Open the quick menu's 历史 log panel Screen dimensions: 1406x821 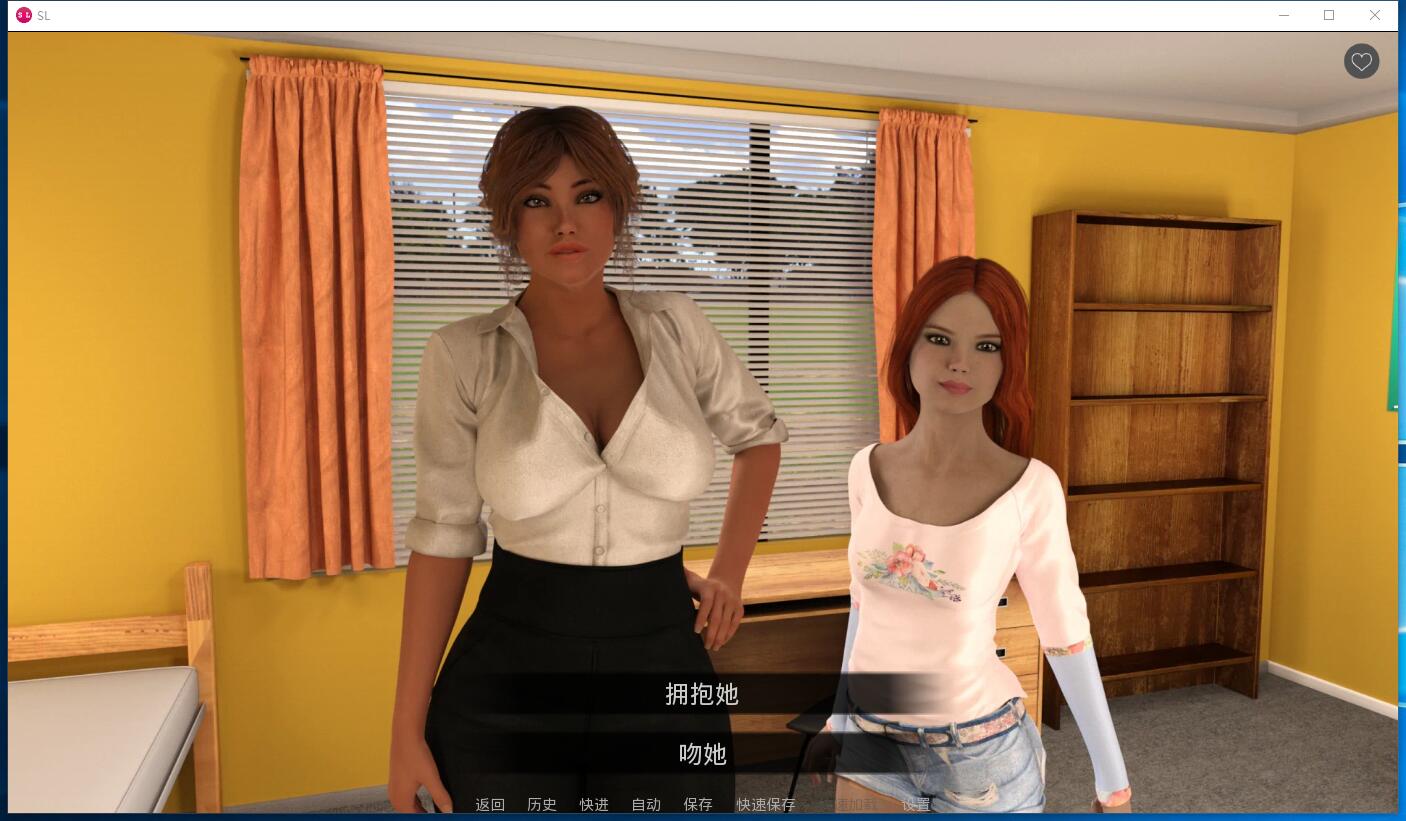(x=541, y=804)
